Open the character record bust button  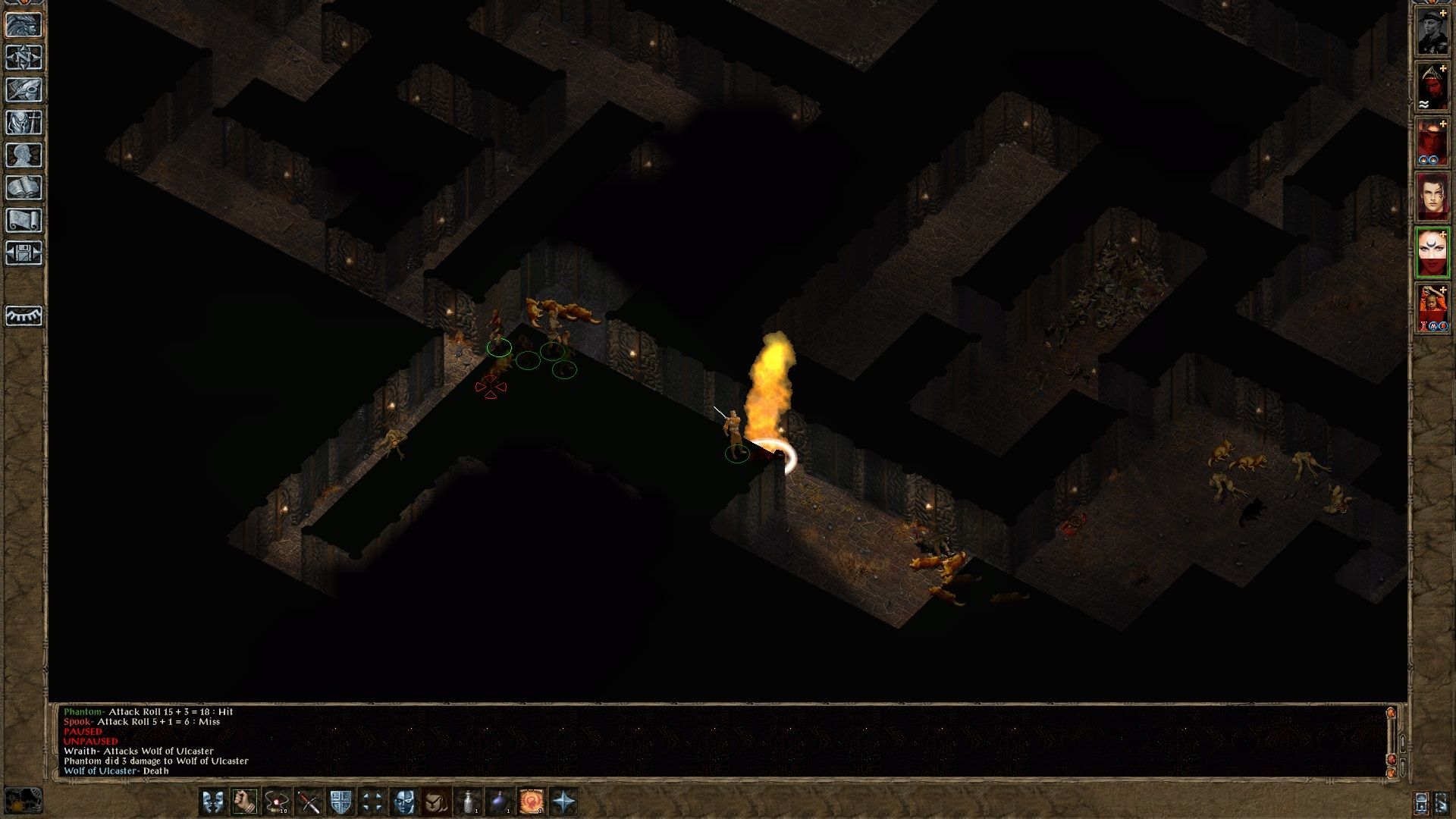(24, 155)
